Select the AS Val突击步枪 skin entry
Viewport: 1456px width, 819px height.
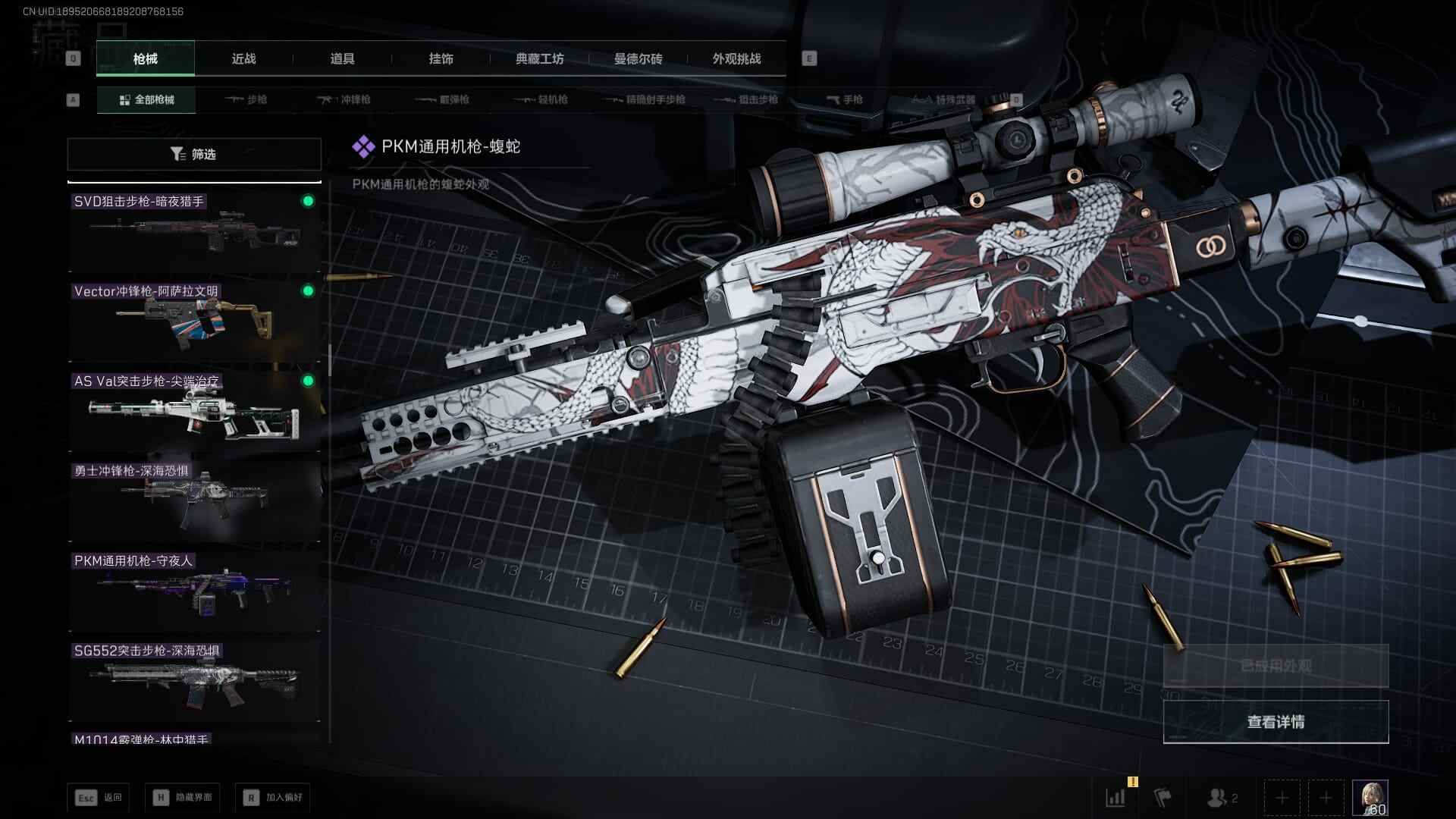point(194,411)
